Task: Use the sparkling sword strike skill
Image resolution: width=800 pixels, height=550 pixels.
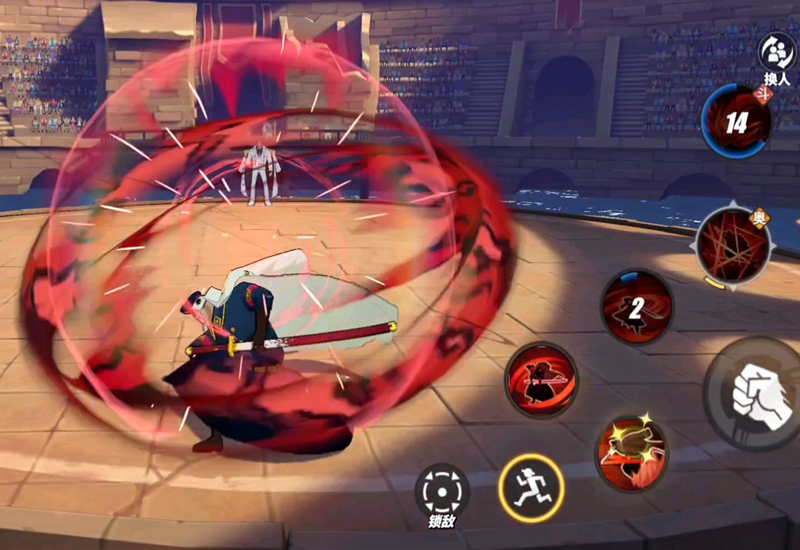Action: (x=630, y=452)
